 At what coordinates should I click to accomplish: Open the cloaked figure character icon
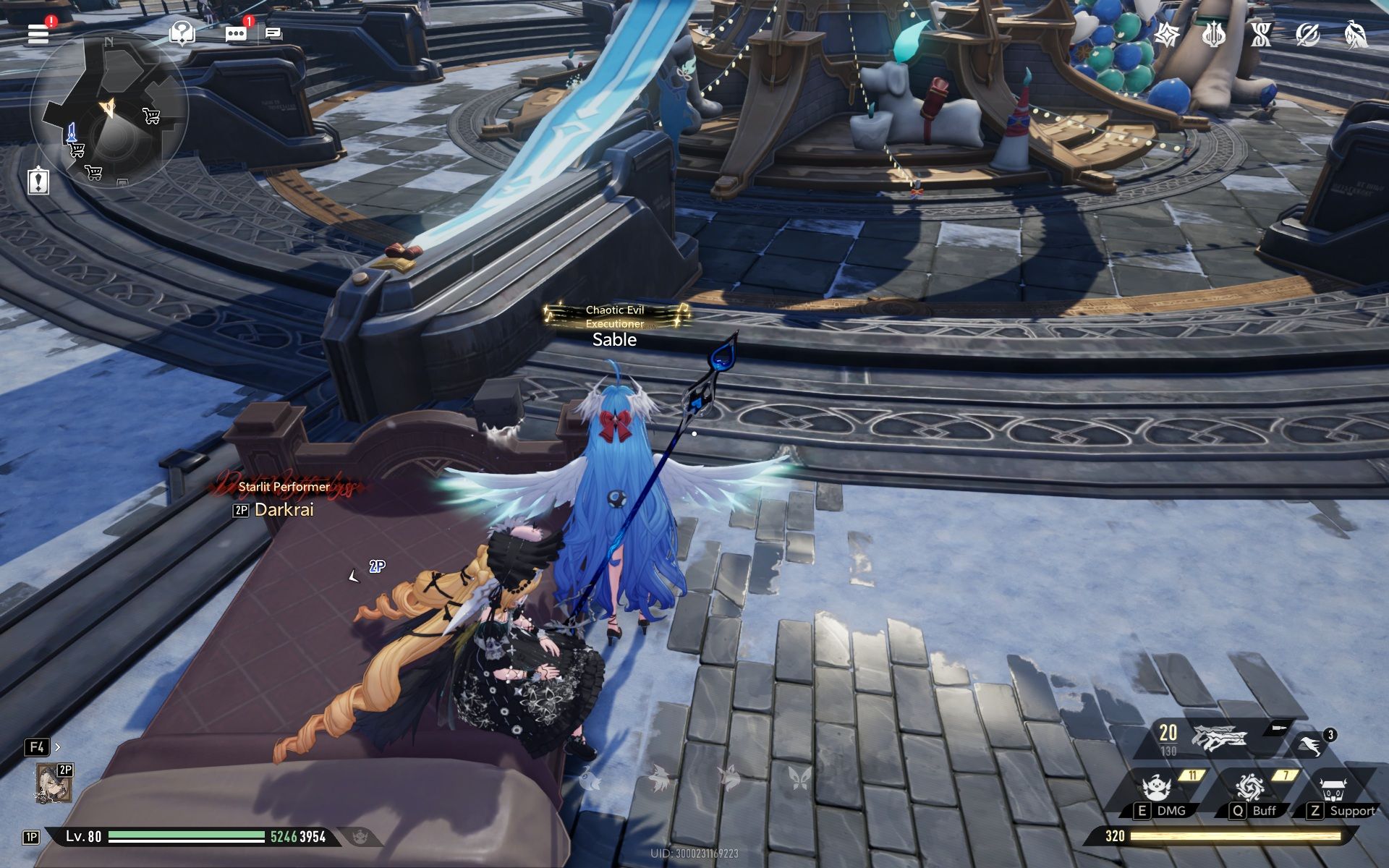1355,34
